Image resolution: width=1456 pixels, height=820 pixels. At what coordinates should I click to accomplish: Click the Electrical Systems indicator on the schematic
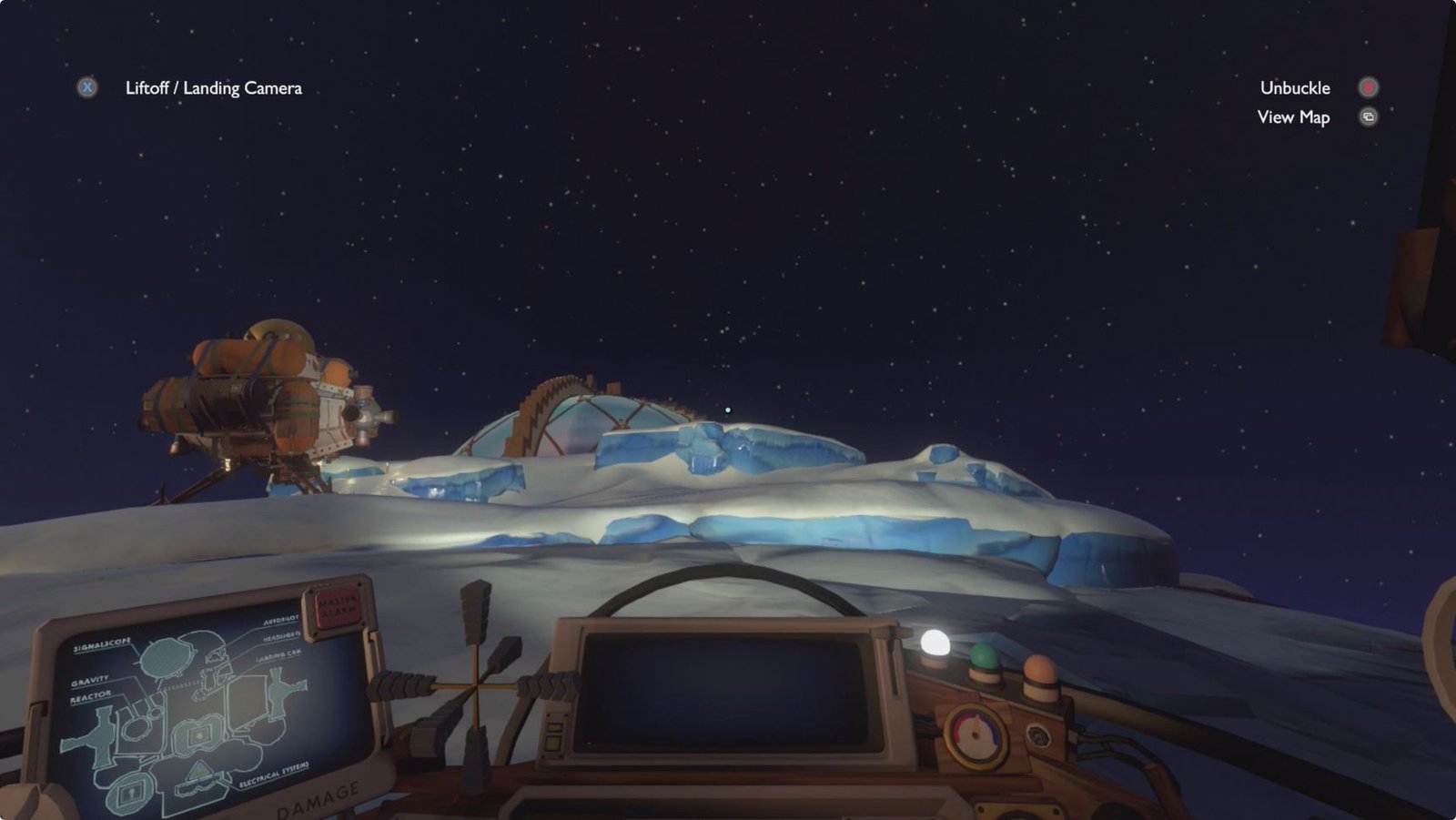[x=274, y=775]
